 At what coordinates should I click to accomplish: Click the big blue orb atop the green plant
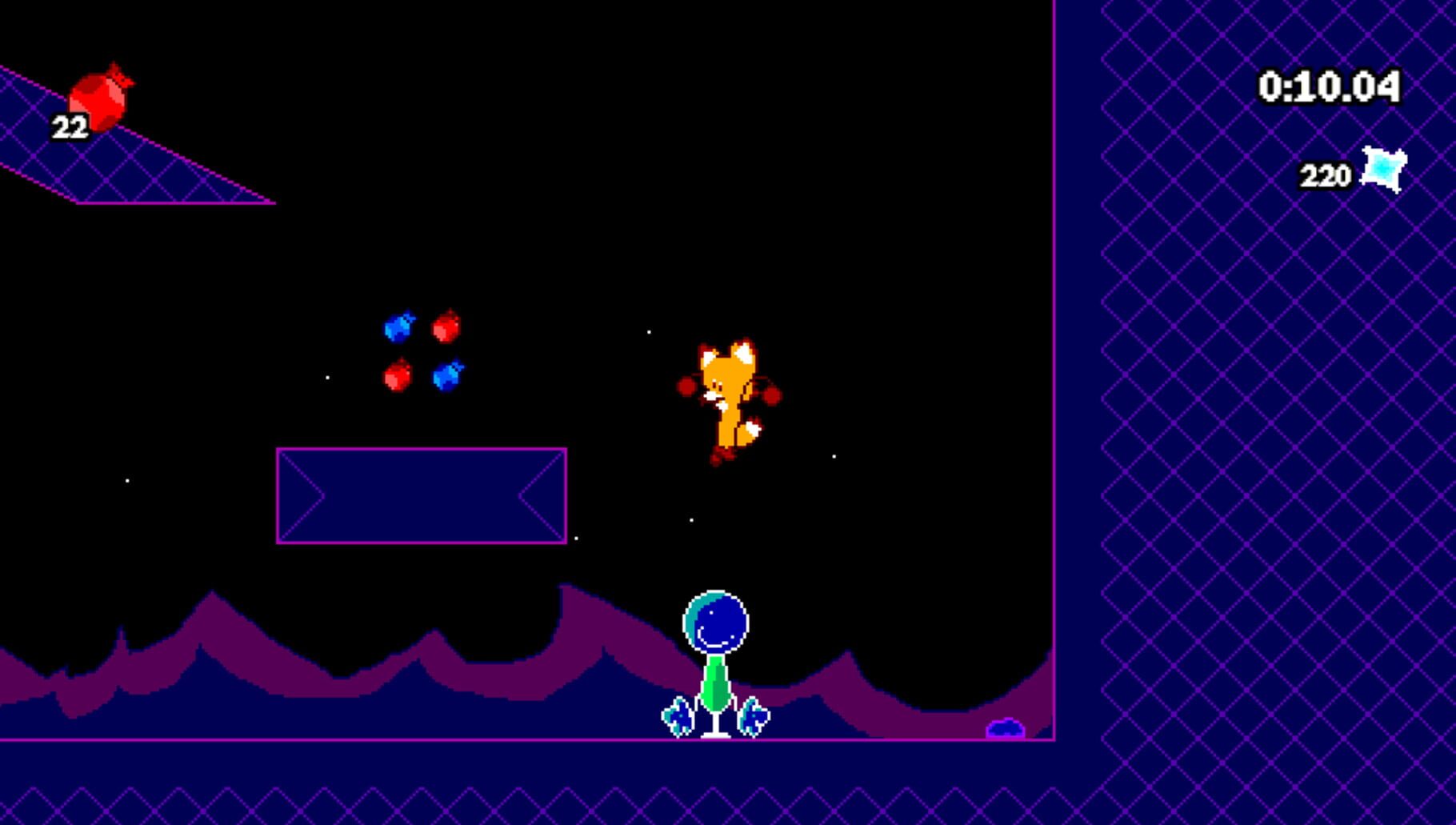pos(717,624)
